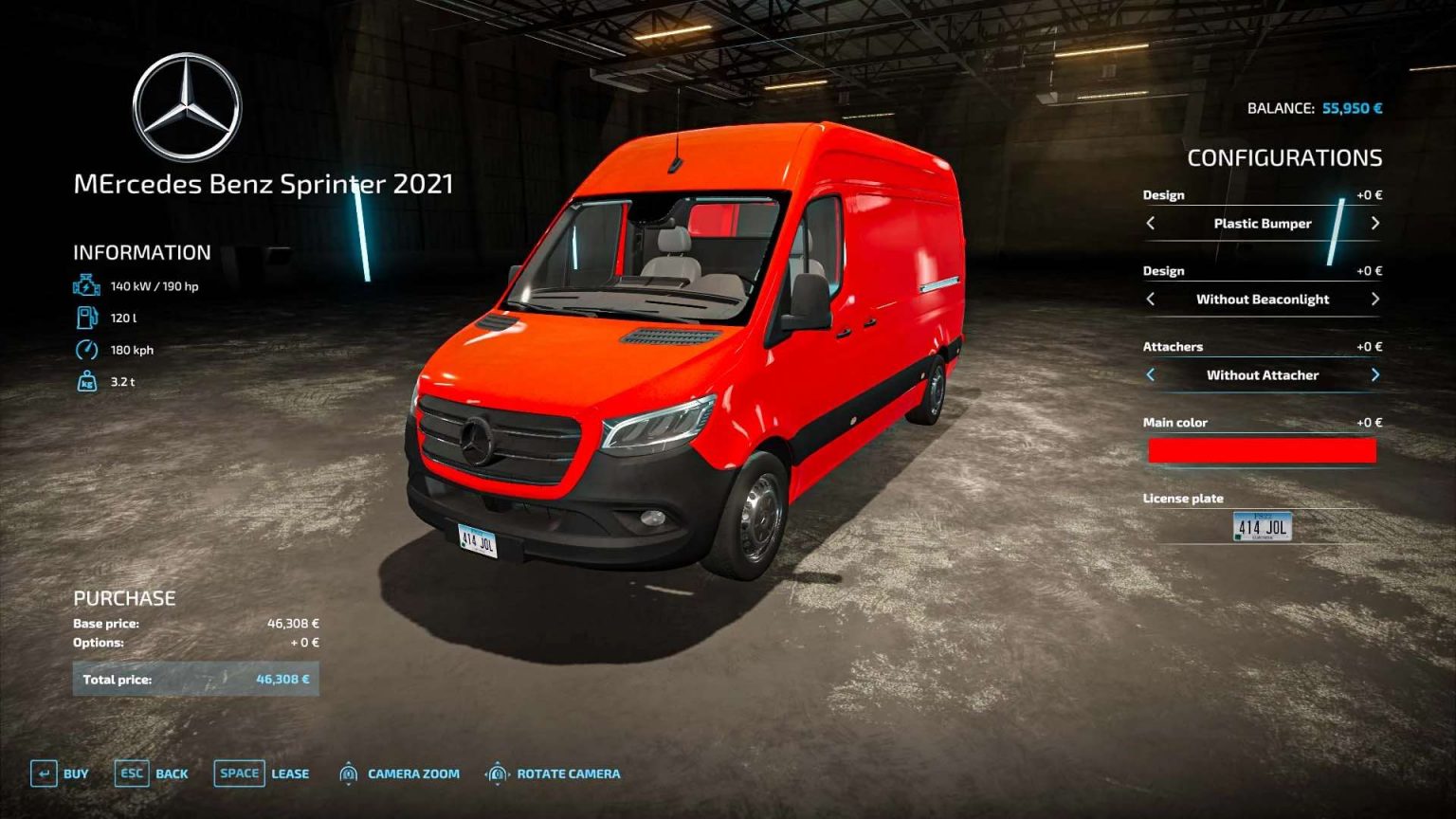Click the BUY button
Viewport: 1456px width, 819px height.
pos(74,773)
